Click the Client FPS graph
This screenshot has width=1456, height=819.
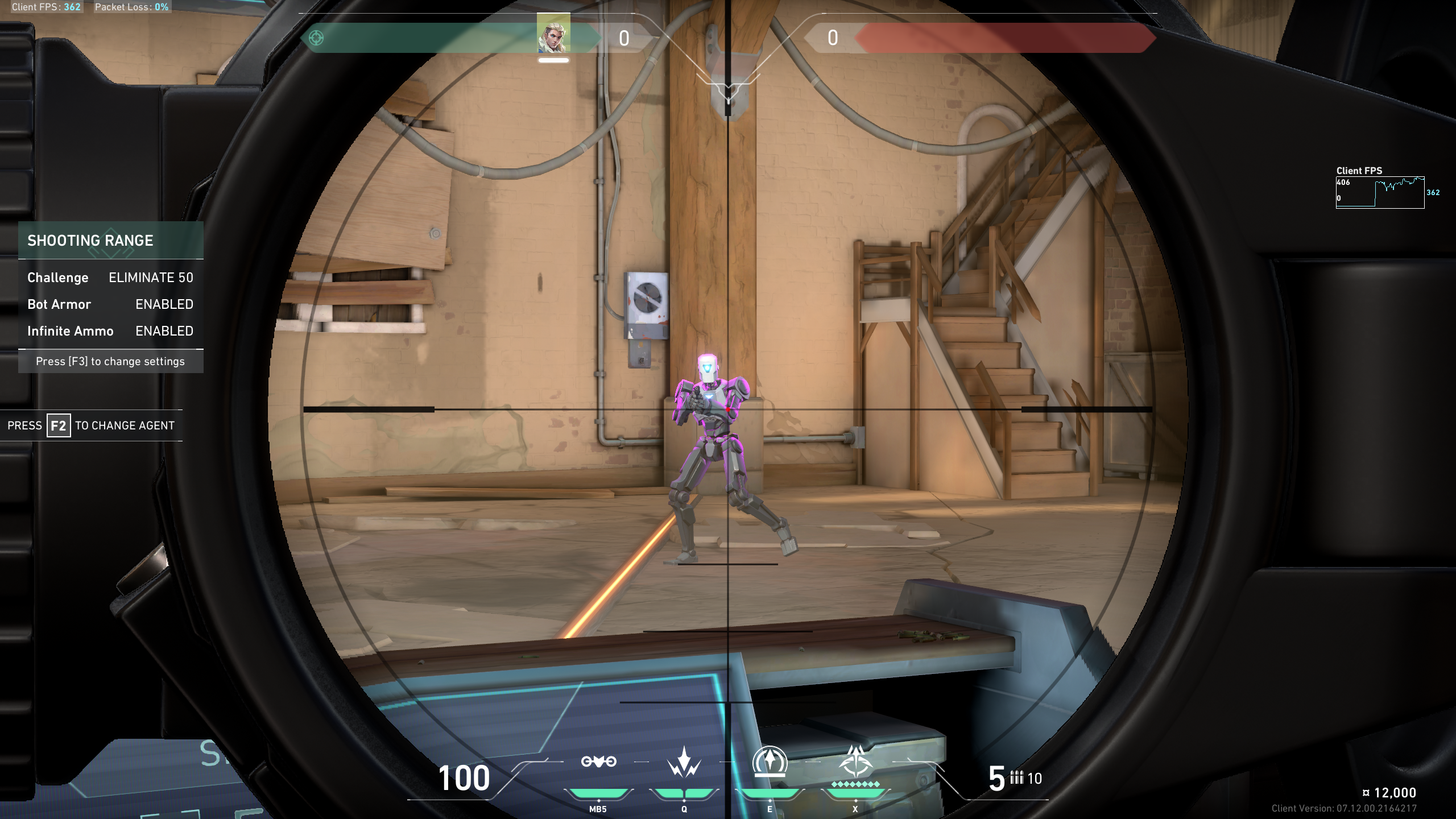coord(1380,193)
